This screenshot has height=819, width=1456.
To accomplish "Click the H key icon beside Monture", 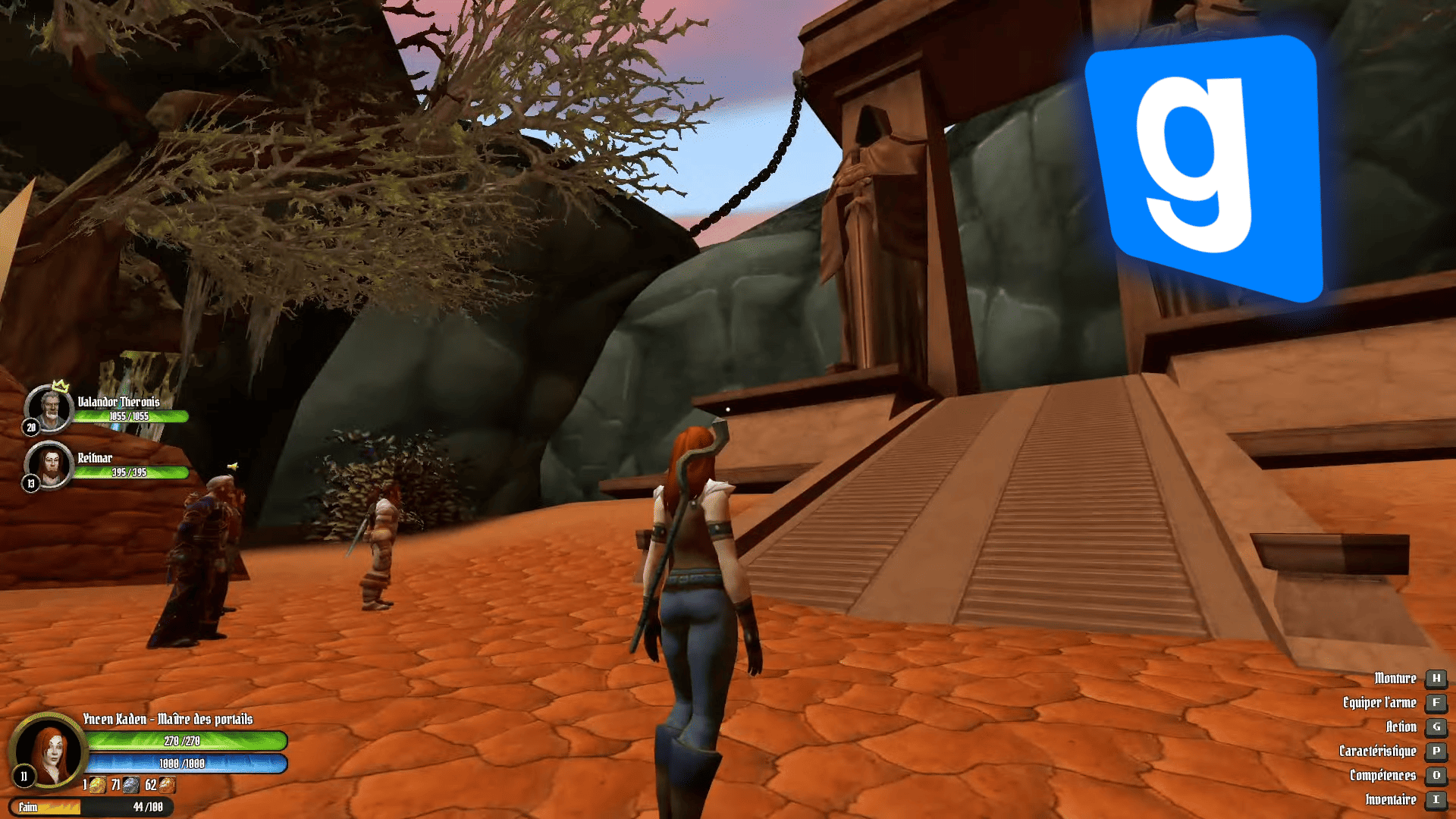I will coord(1437,679).
